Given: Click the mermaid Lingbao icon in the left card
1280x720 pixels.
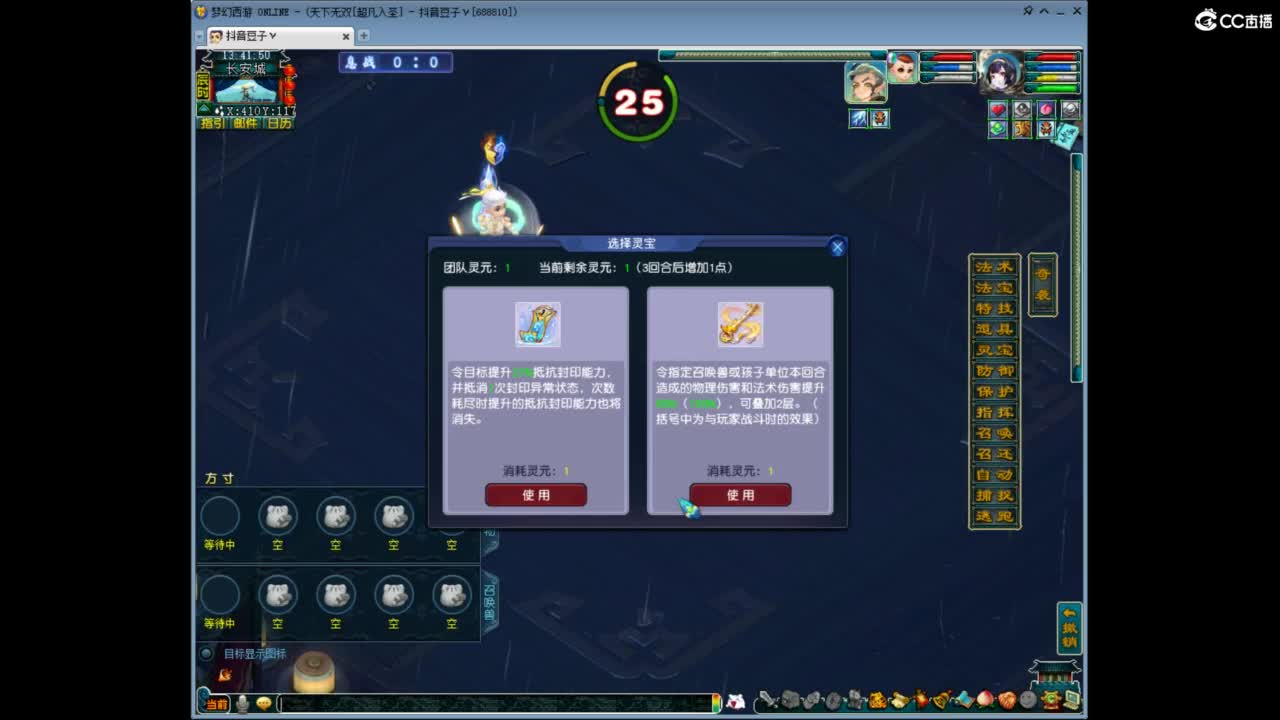Looking at the screenshot, I should (x=537, y=323).
